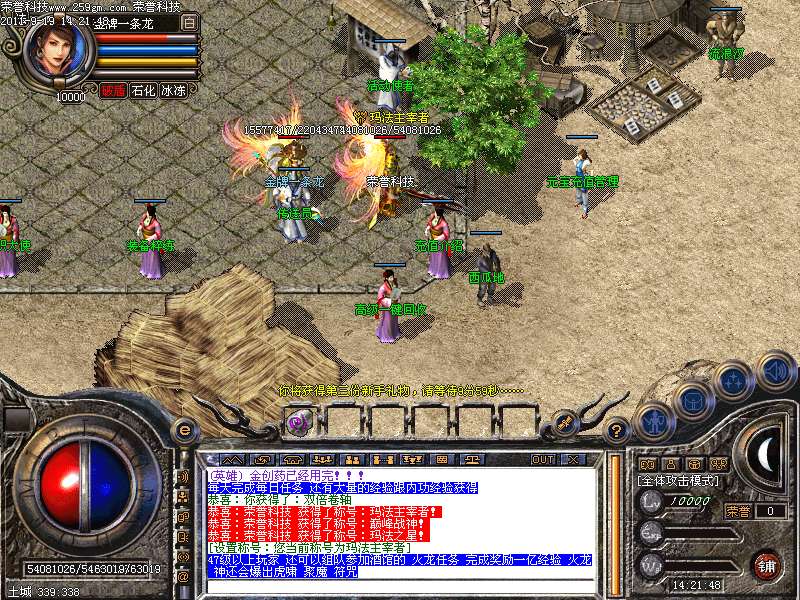
Task: Toggle the 破盾 status button
Action: point(112,90)
